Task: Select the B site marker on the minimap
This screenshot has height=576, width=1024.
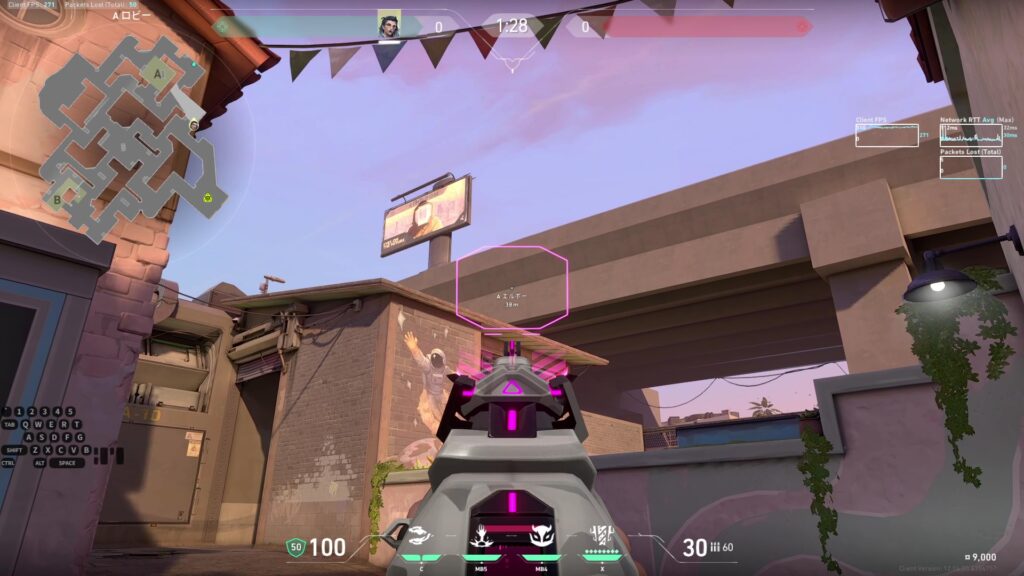Action: [57, 198]
